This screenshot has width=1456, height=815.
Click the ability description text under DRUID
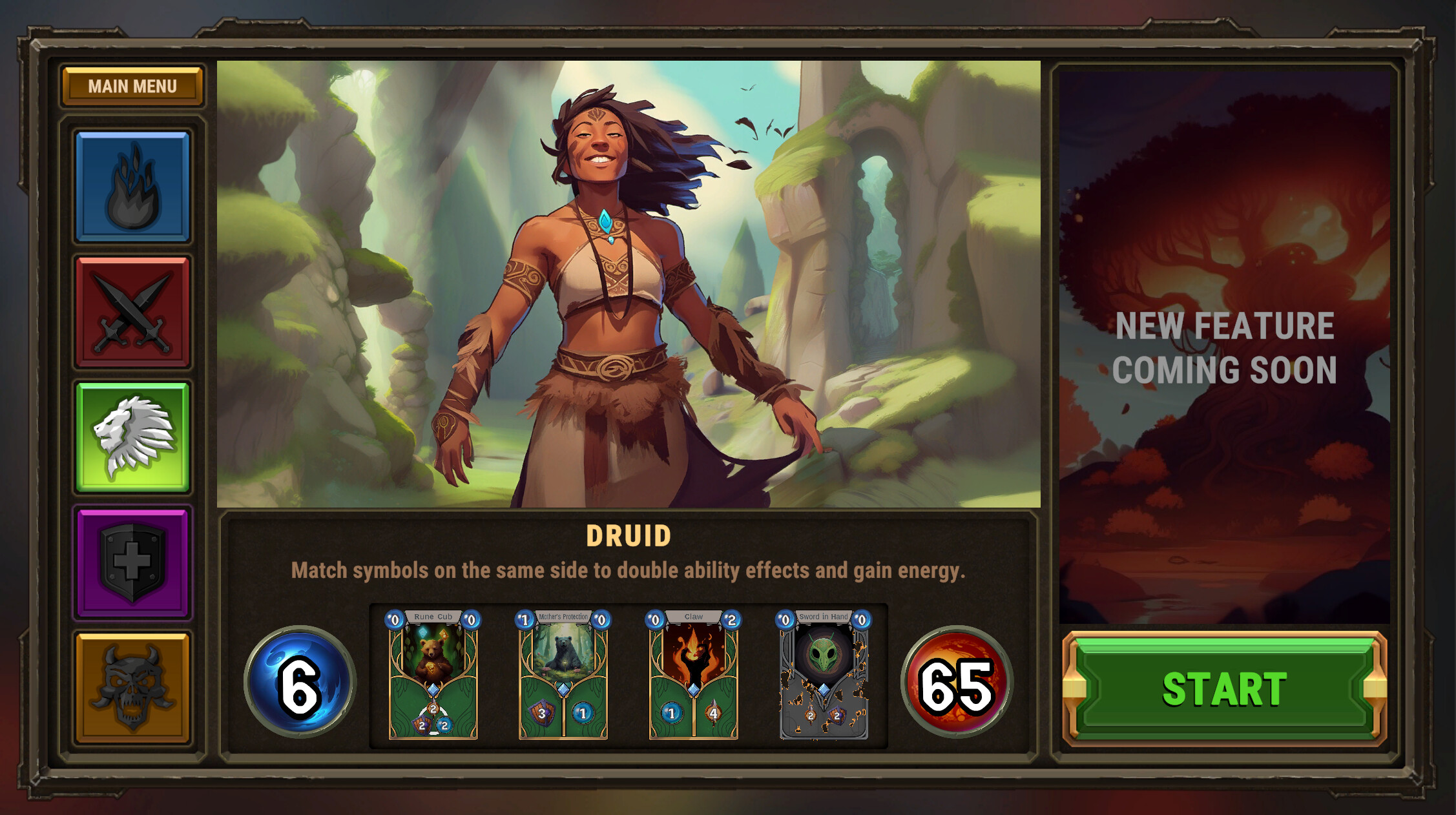629,570
